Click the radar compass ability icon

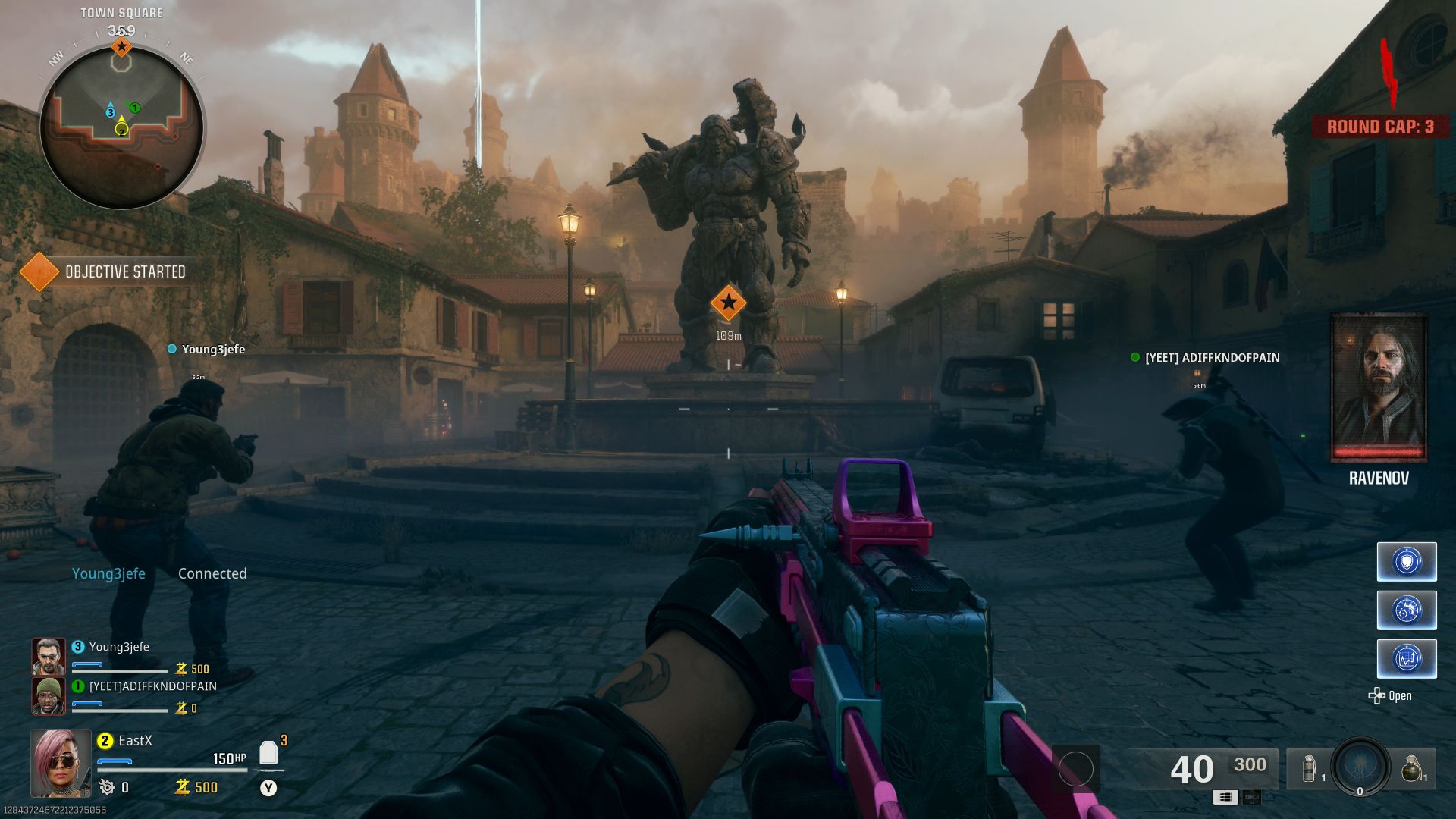pyautogui.click(x=1407, y=610)
